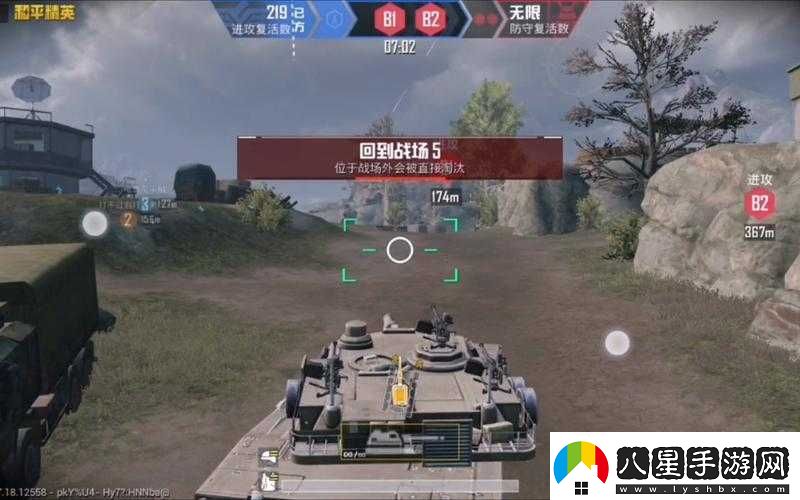Tap the upper small tank seat icon
Screen dimensions: 800x500
click(269, 457)
